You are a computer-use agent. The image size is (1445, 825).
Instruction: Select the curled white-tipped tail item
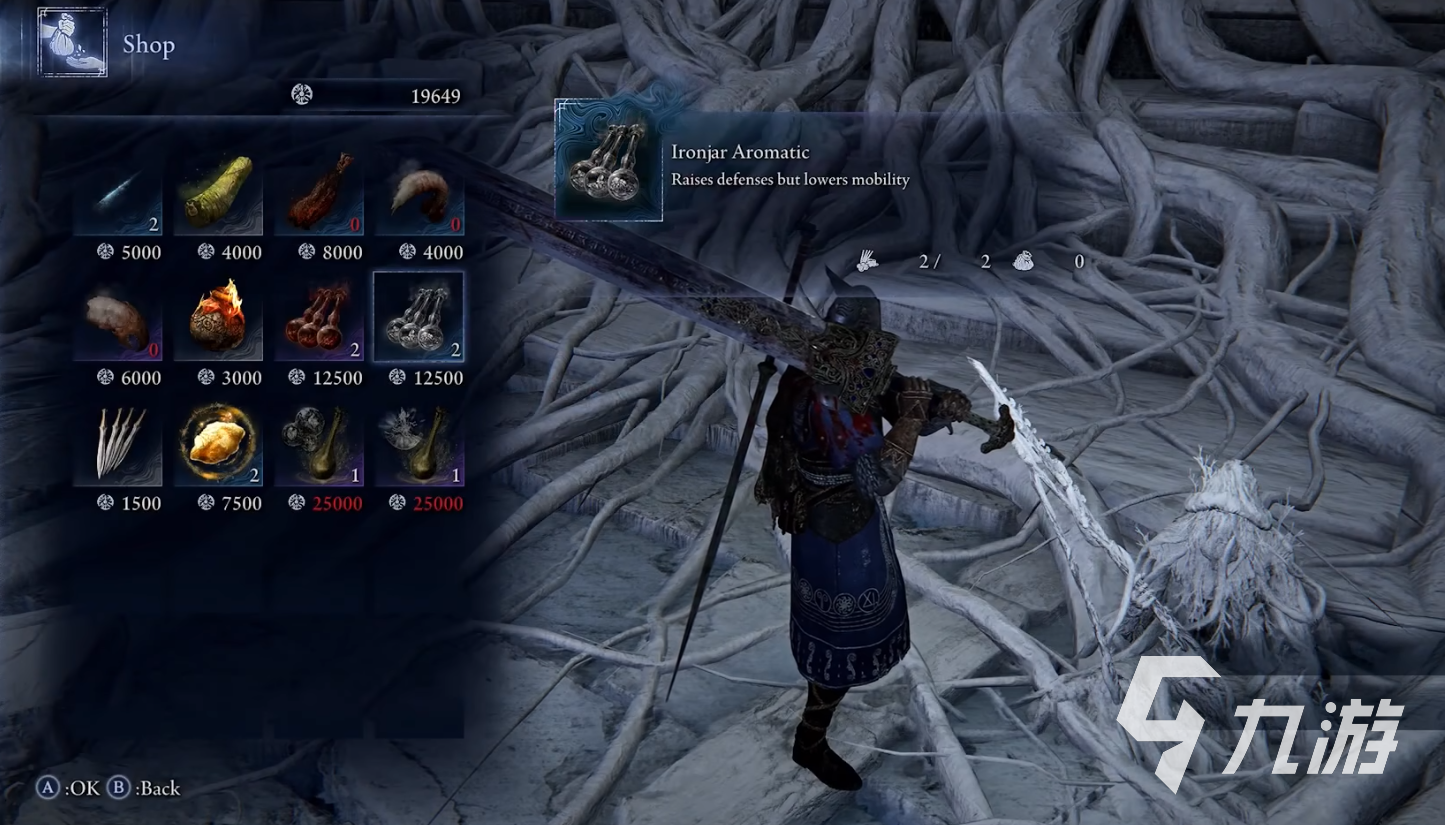point(419,192)
